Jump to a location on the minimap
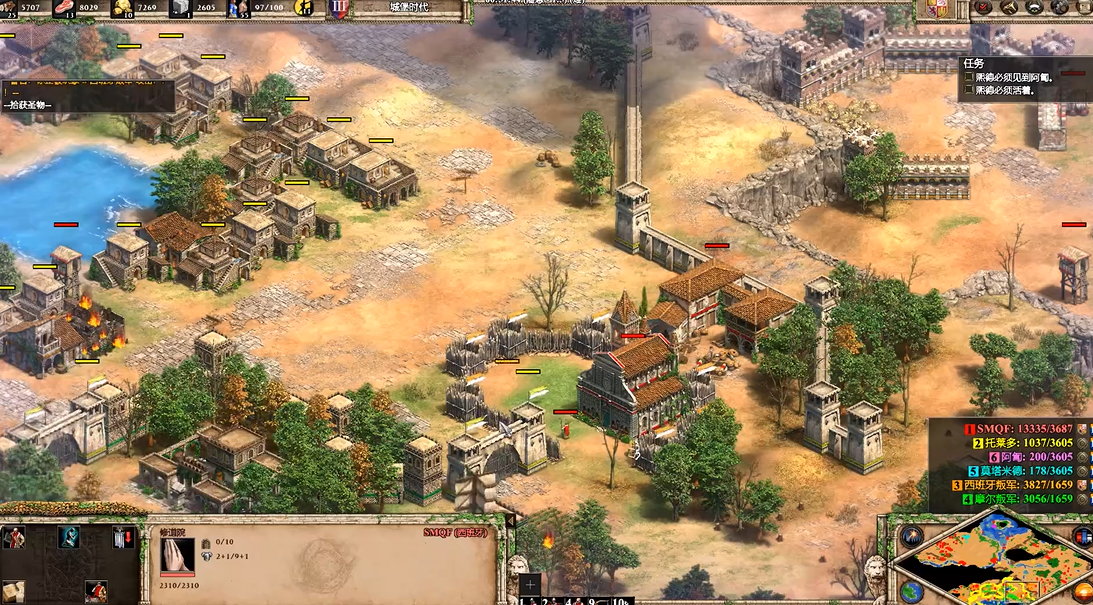 [x=990, y=562]
